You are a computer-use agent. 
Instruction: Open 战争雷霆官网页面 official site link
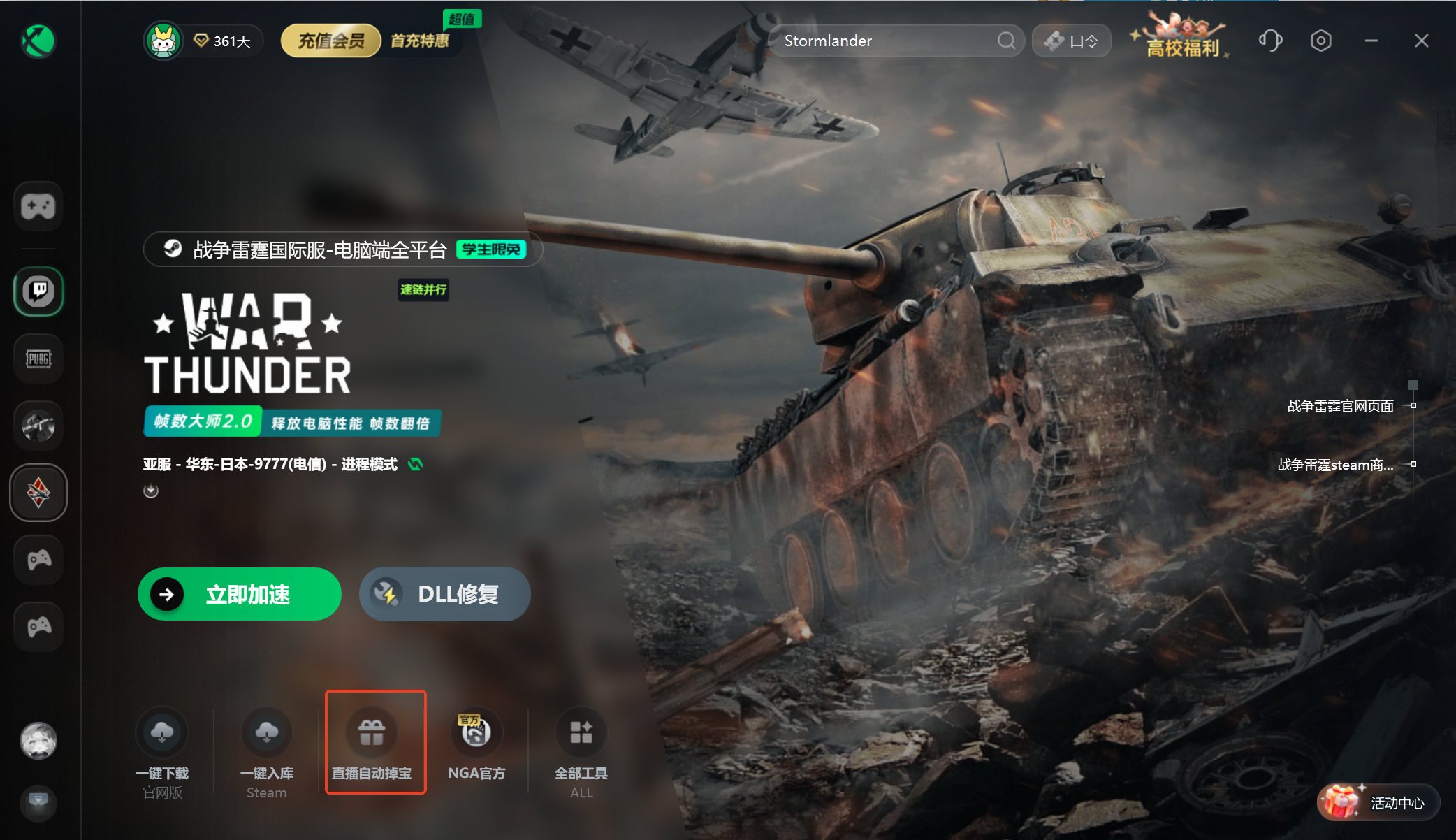pyautogui.click(x=1340, y=406)
